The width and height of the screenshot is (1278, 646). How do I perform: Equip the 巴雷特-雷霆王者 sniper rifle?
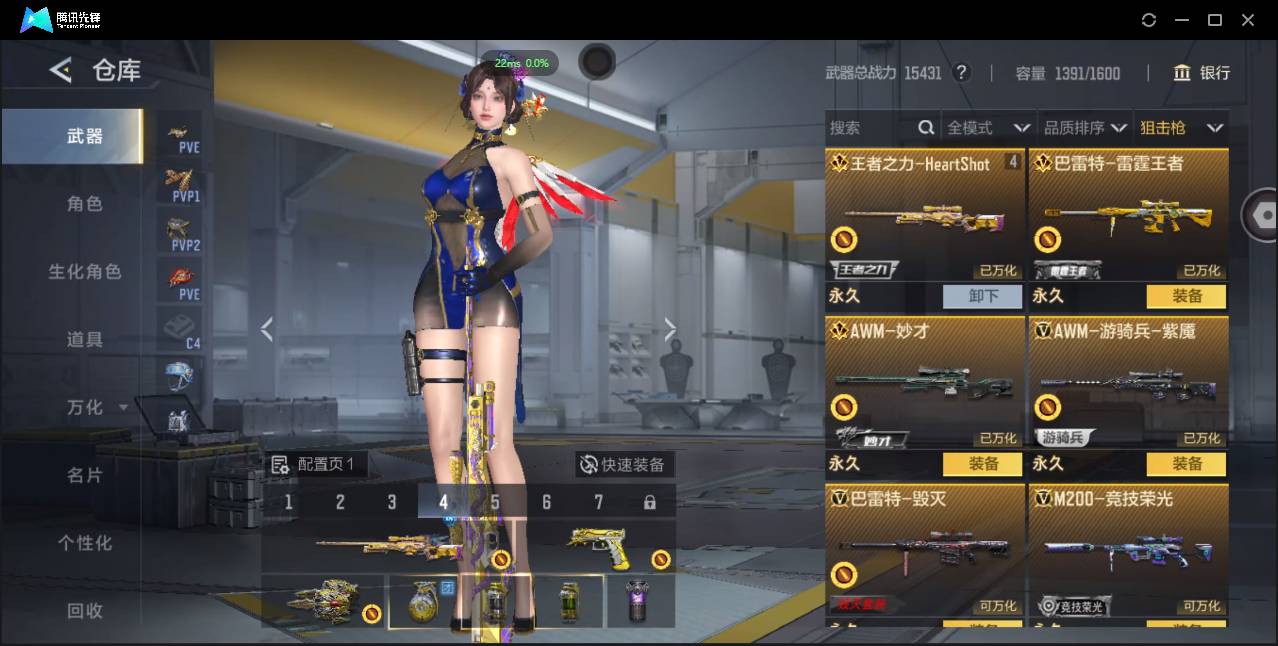pos(1186,296)
